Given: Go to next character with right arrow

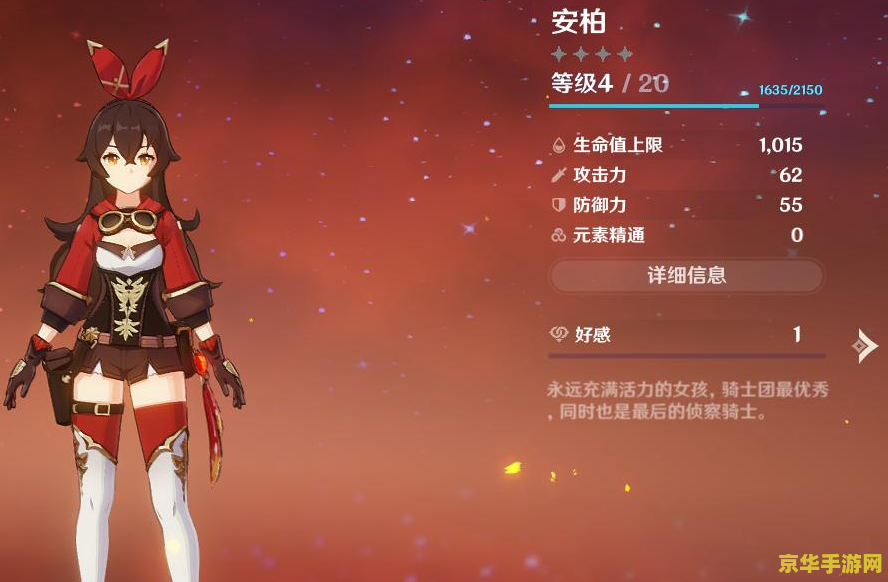Looking at the screenshot, I should click(864, 345).
